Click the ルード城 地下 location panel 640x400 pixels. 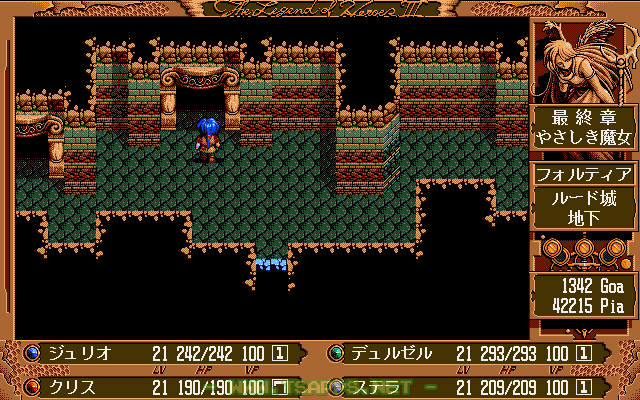point(584,209)
